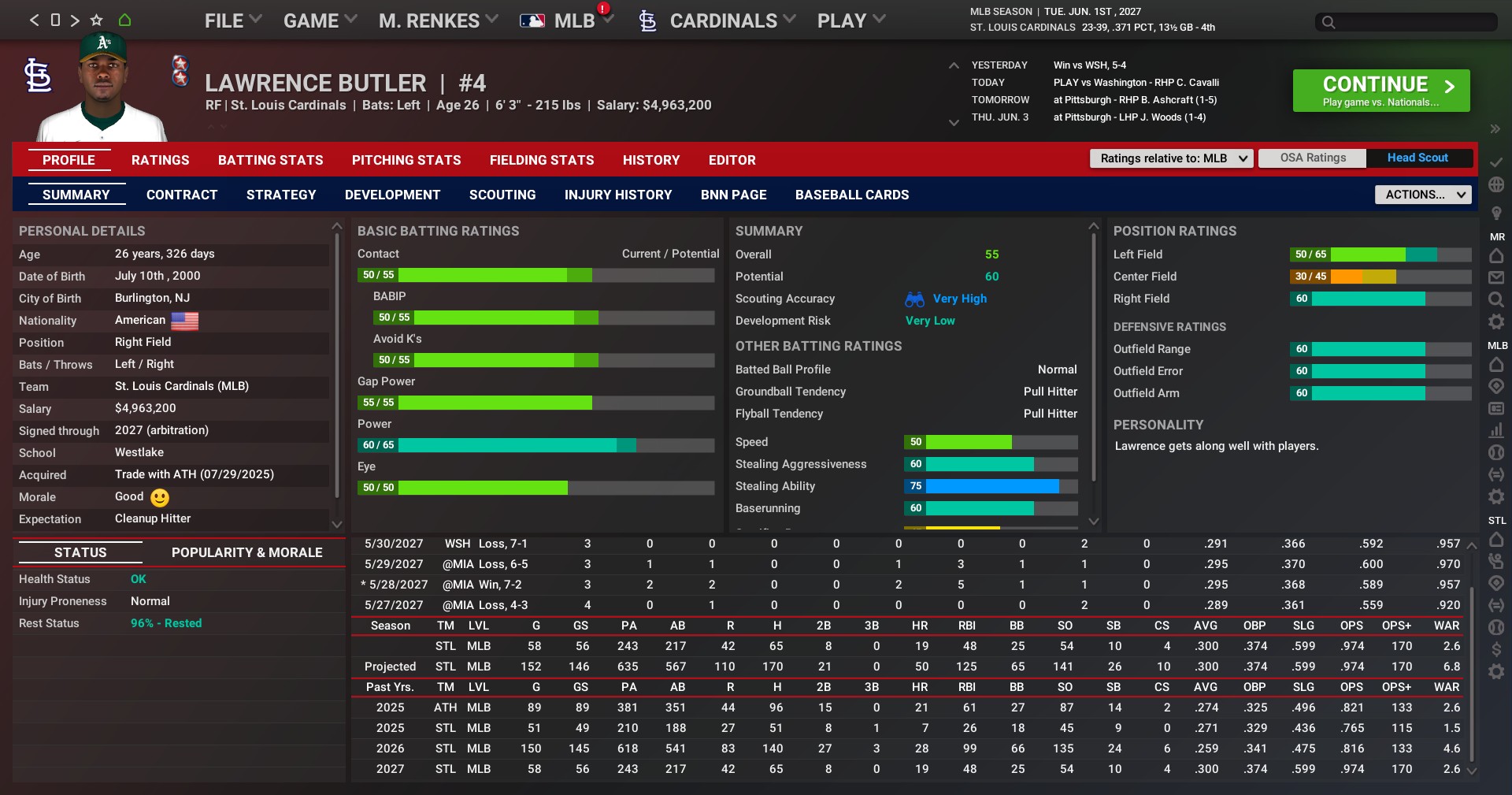
Task: Switch to the BATTING STATS tab
Action: click(x=270, y=160)
